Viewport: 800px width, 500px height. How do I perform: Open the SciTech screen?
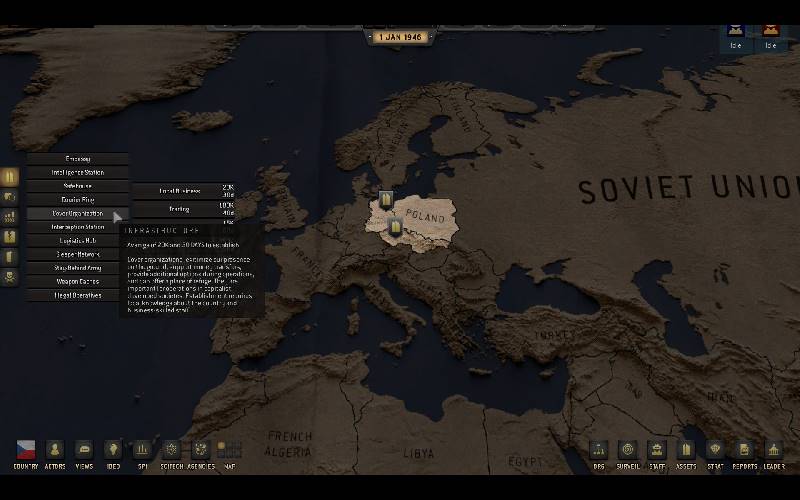pyautogui.click(x=171, y=451)
